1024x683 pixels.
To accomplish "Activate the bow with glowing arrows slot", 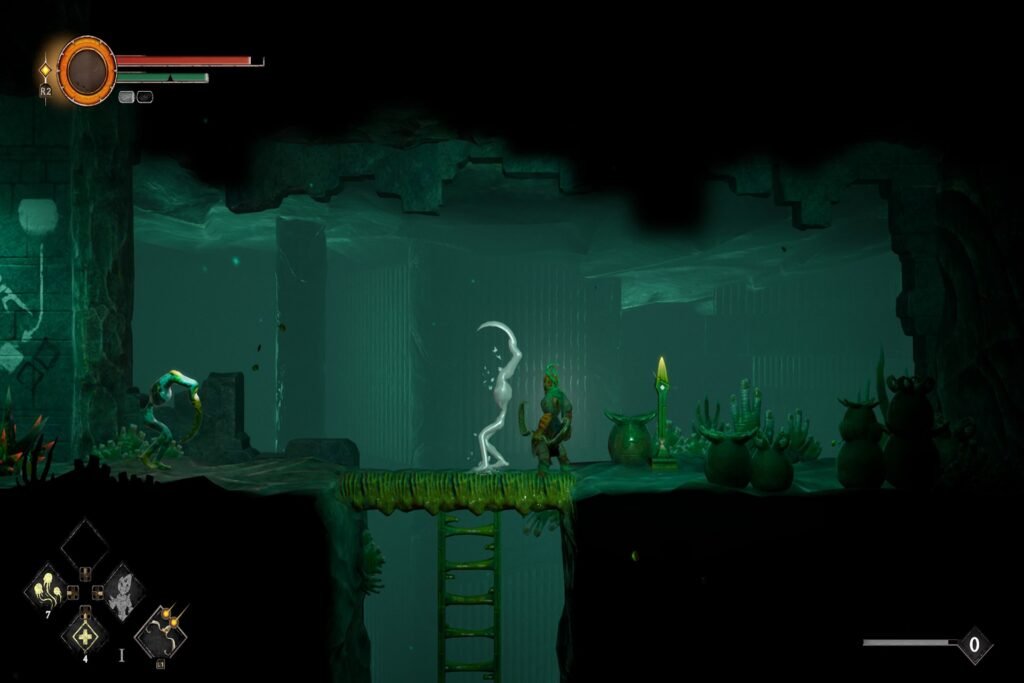I will tap(160, 630).
